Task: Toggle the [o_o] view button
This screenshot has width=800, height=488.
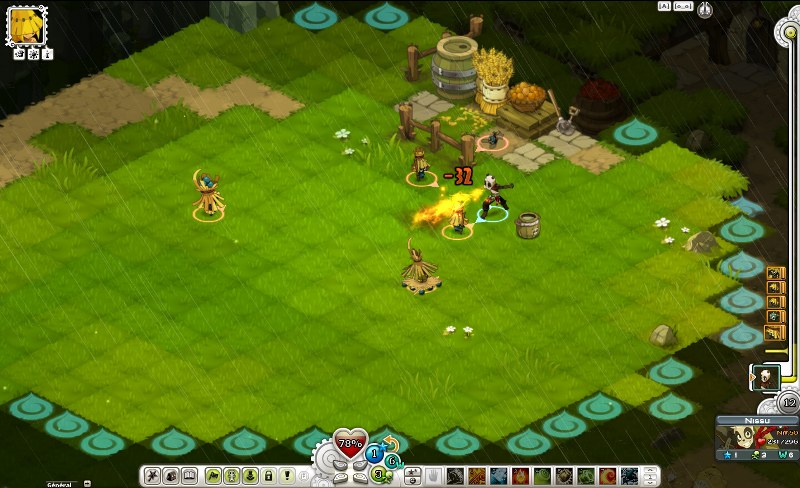Action: click(x=683, y=6)
